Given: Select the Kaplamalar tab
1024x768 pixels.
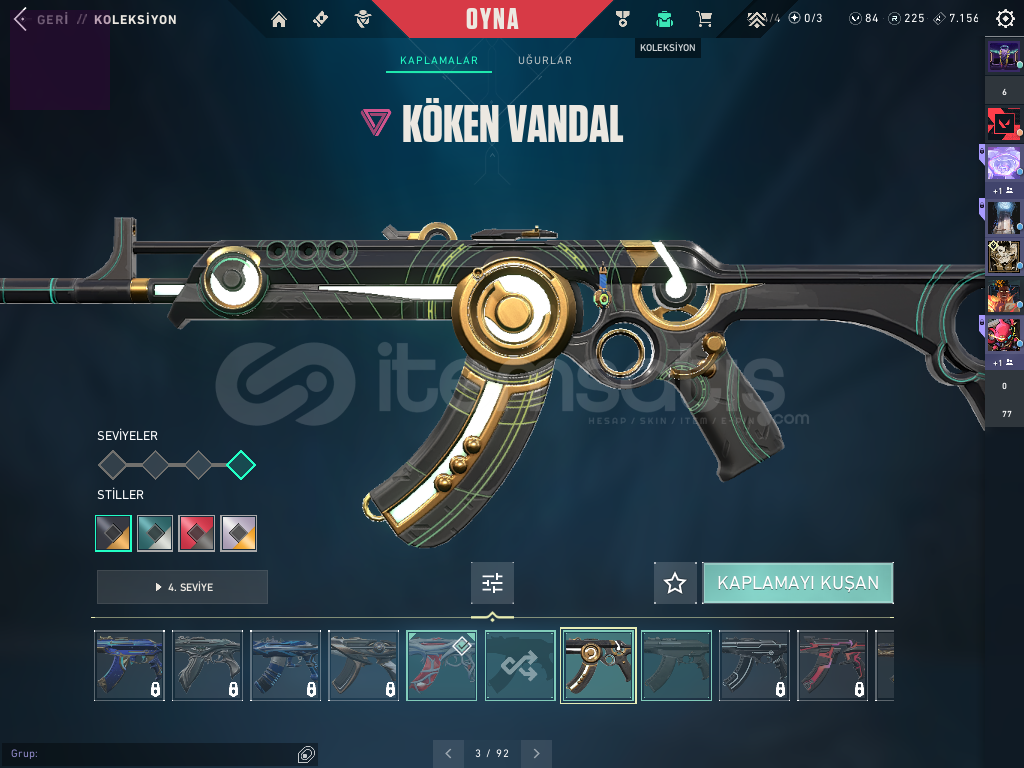Looking at the screenshot, I should click(x=439, y=61).
